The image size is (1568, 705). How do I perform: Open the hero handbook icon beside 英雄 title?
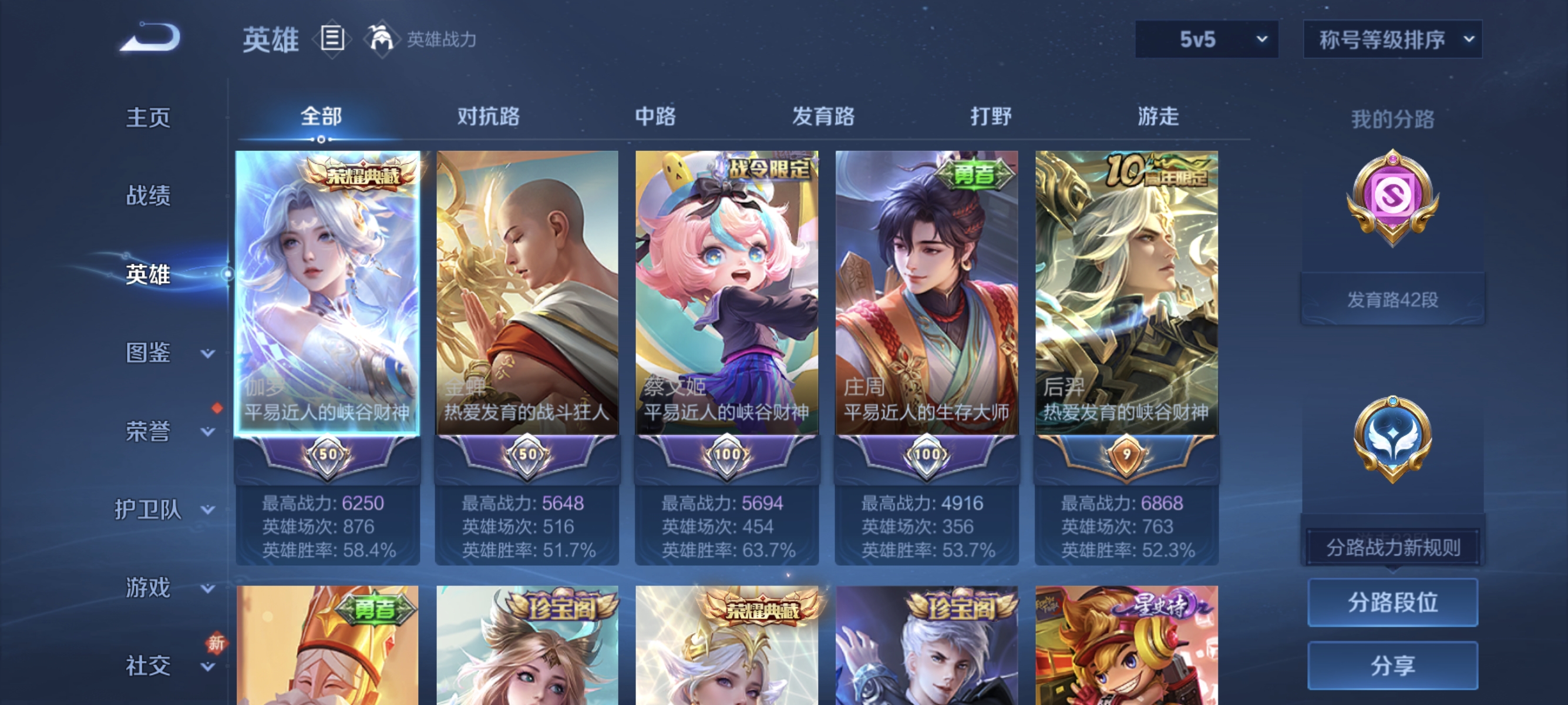[x=332, y=39]
